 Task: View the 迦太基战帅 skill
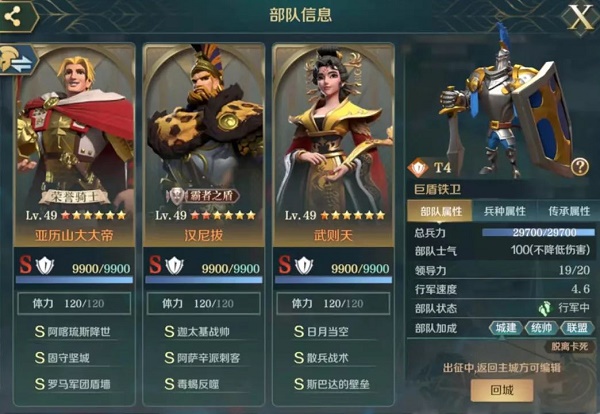(x=206, y=330)
